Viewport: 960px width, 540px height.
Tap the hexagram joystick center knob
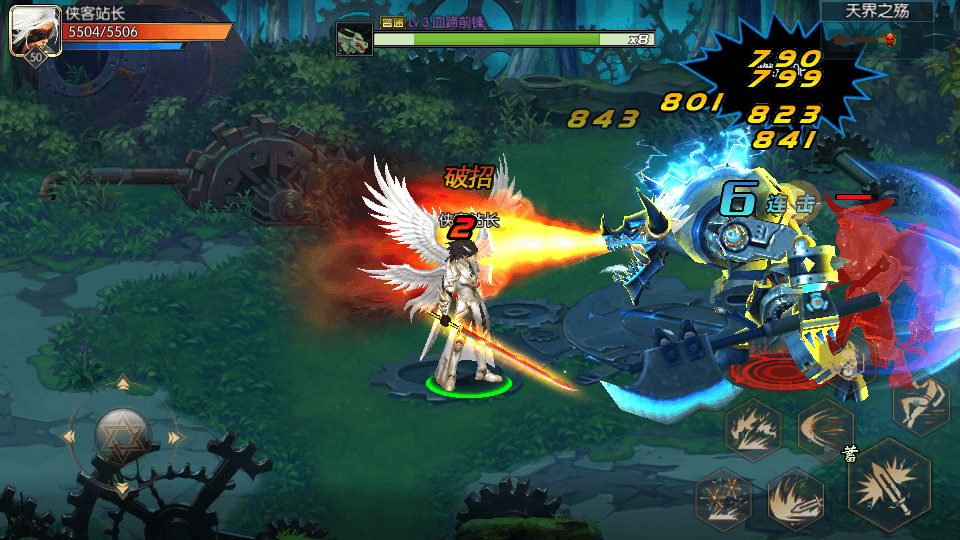(122, 436)
